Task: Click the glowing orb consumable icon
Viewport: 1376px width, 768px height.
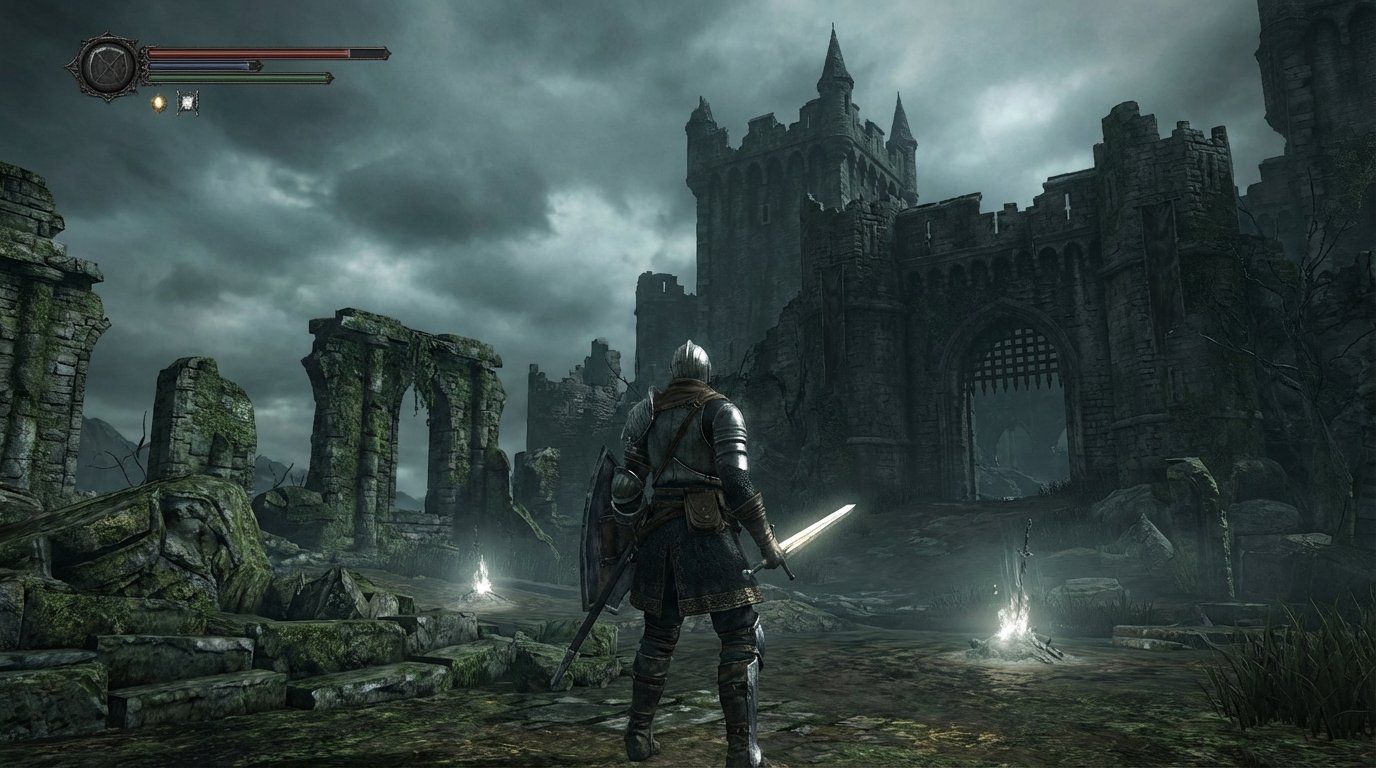Action: (x=159, y=101)
